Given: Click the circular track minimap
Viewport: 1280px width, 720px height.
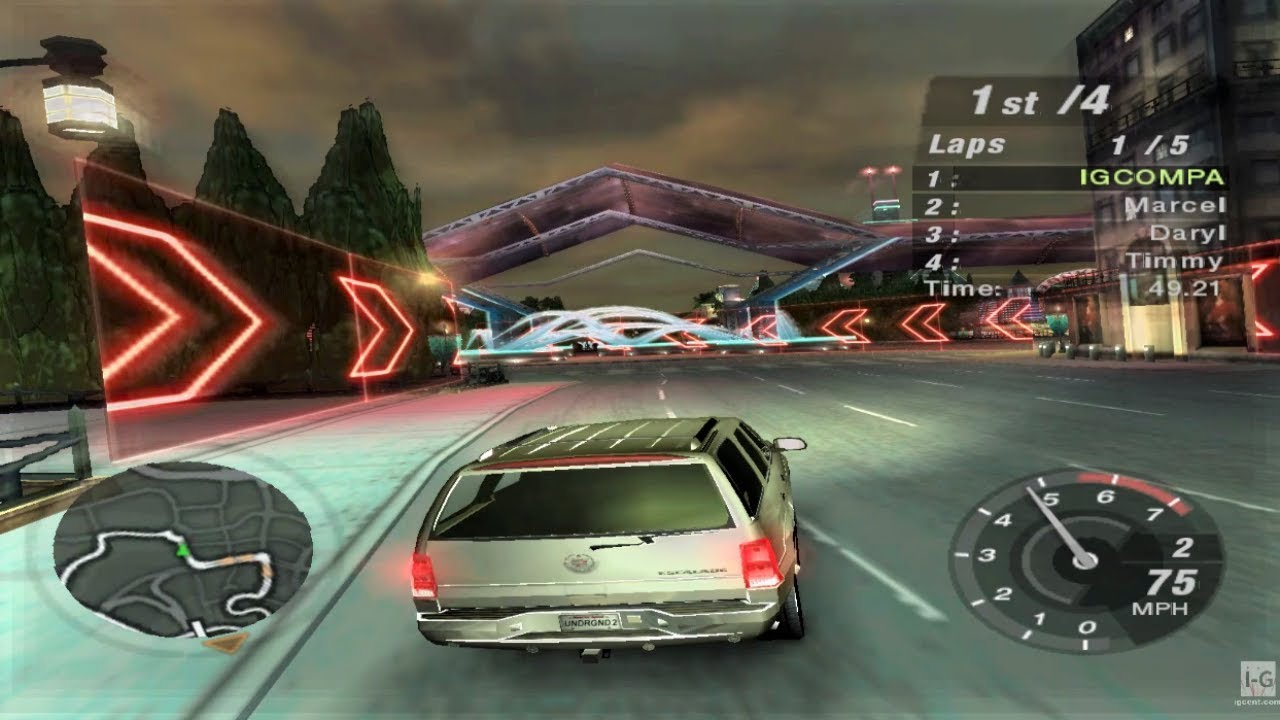Looking at the screenshot, I should (182, 553).
